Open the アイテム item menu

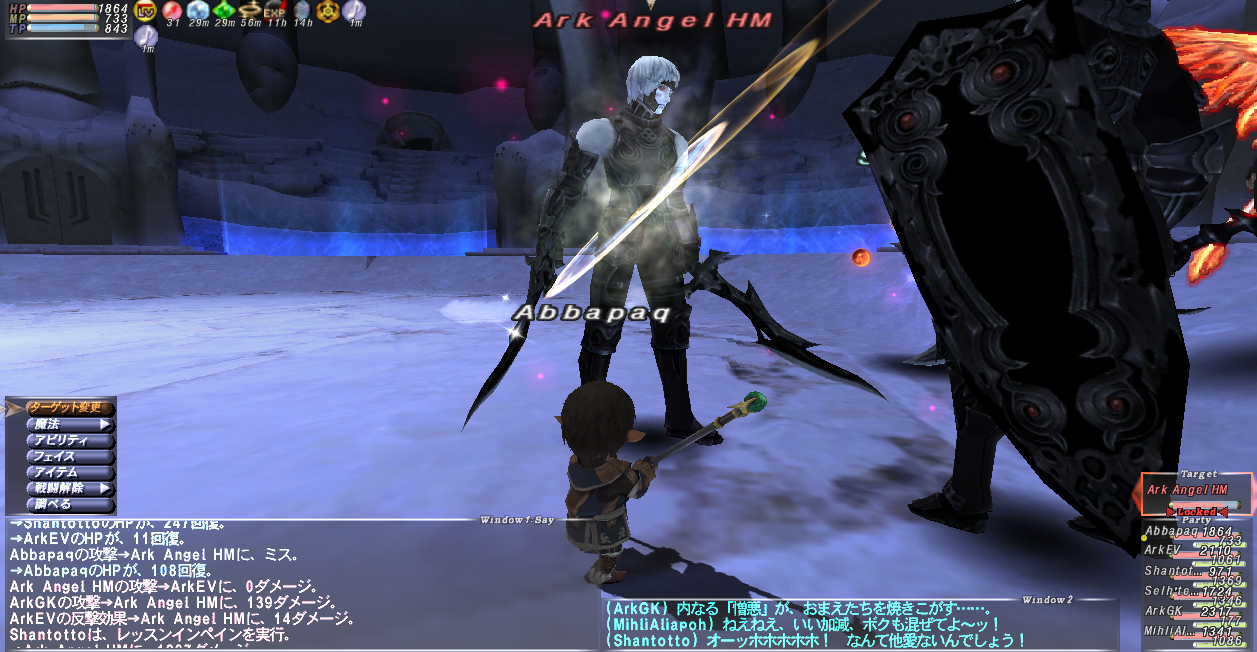pos(68,472)
